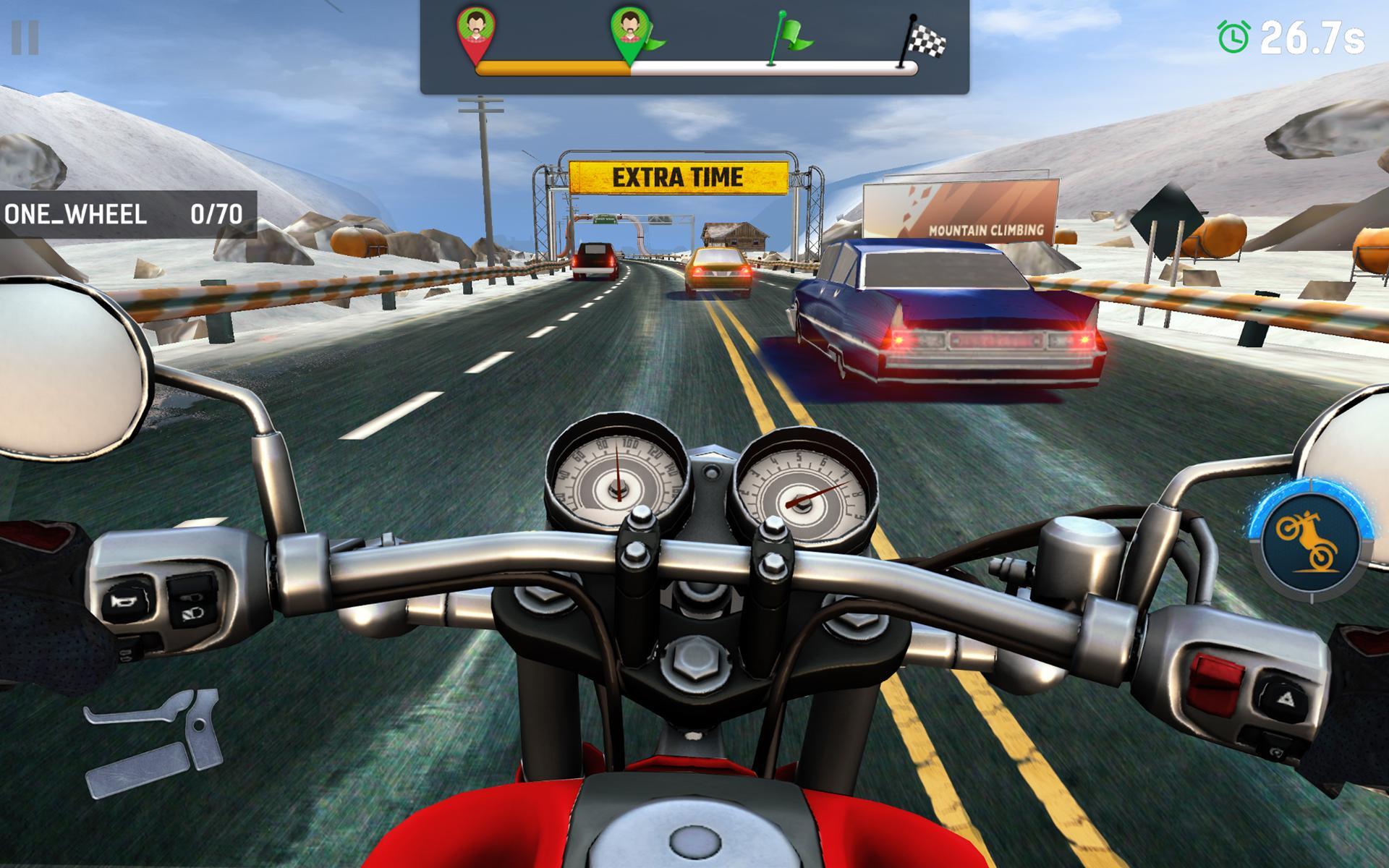The image size is (1389, 868).
Task: Open the hazard button on right handlebar
Action: pos(1286,697)
